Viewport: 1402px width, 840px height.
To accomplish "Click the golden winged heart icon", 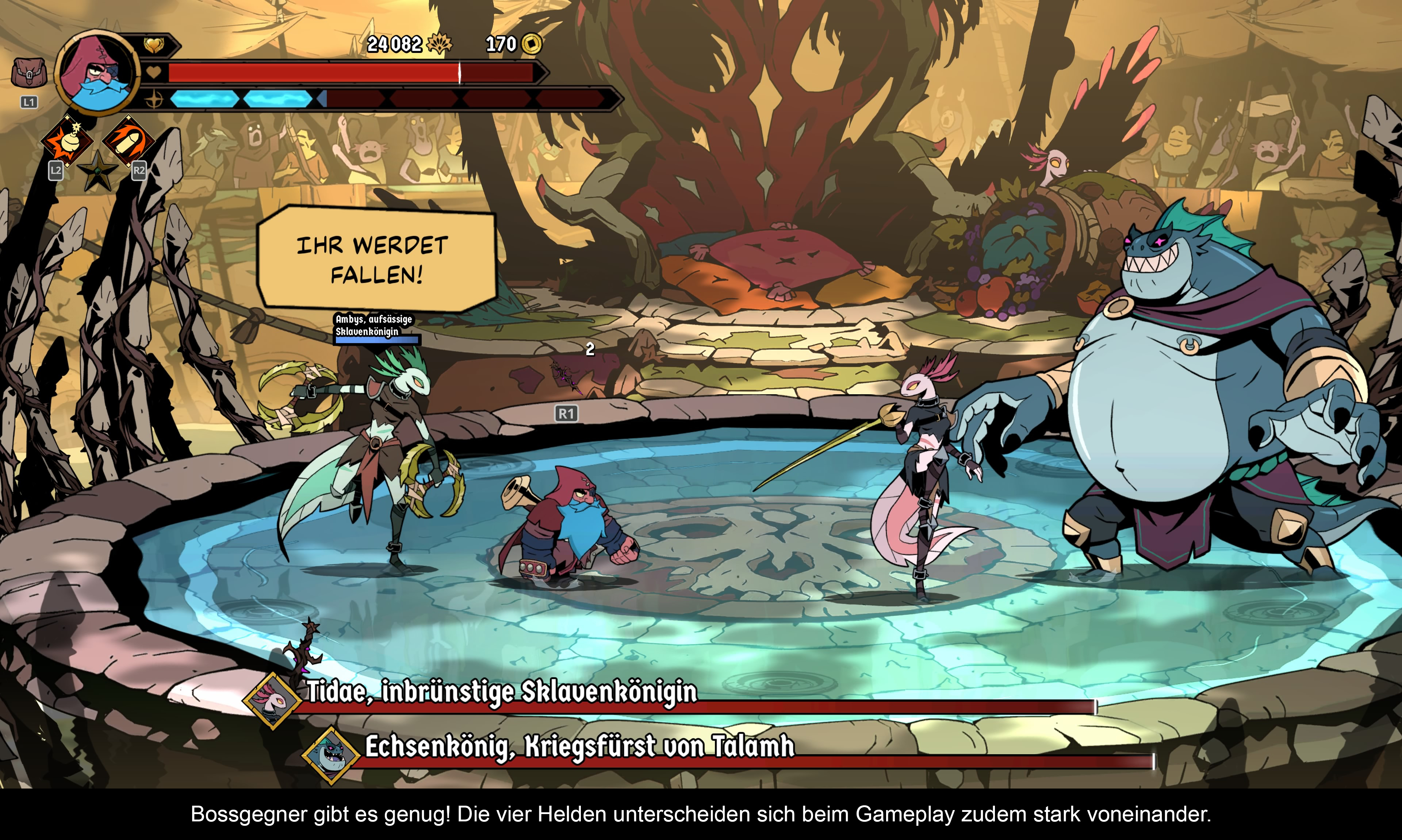I will pyautogui.click(x=153, y=44).
